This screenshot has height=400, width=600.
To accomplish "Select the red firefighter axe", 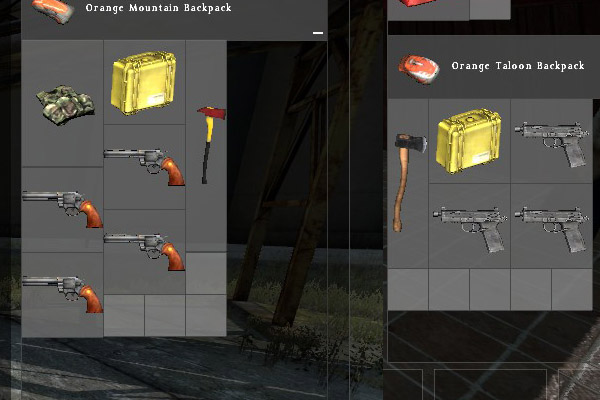I will 208,143.
